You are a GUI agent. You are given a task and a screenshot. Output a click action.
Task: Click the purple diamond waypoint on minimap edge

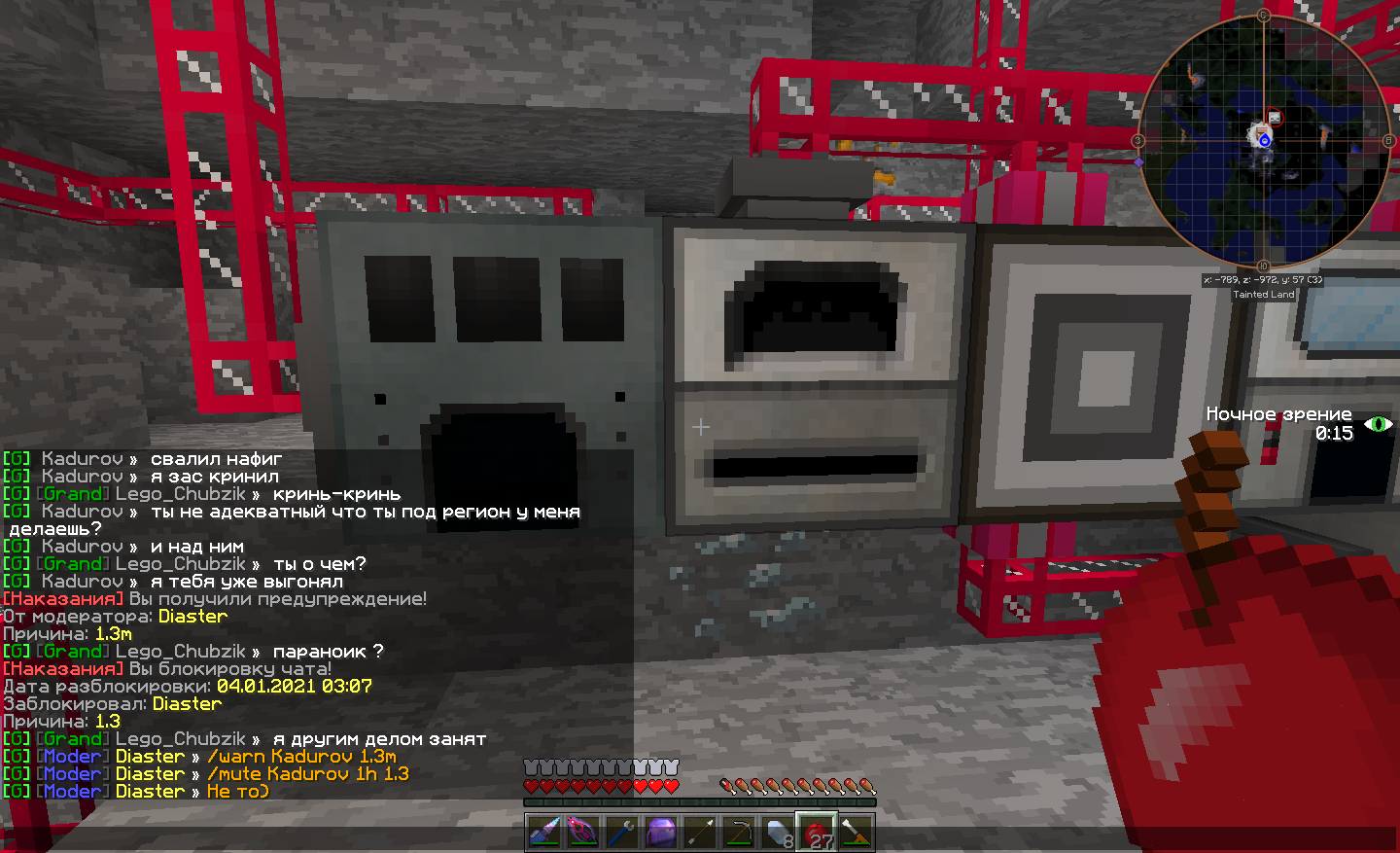tap(1138, 162)
